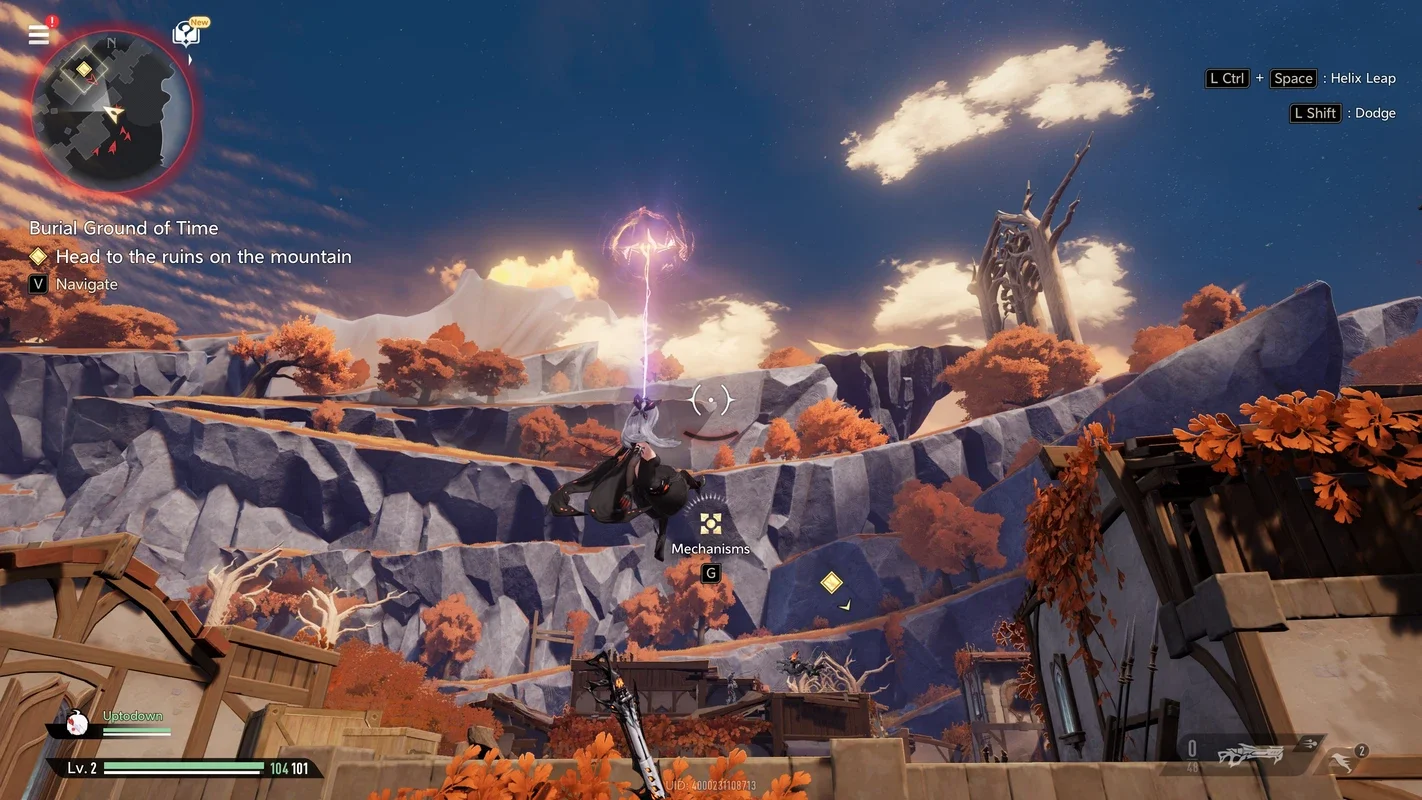Click the 'Burial Ground of Time' quest title
This screenshot has height=800, width=1422.
123,228
